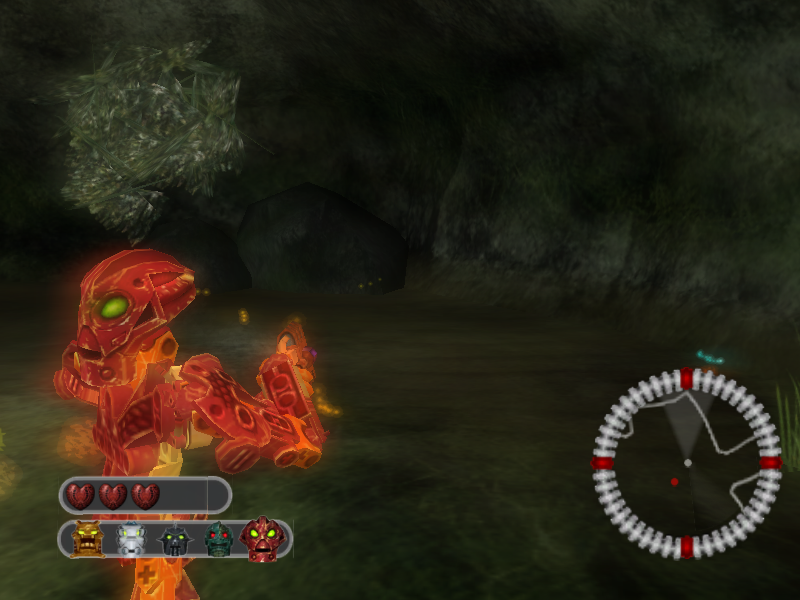The image size is (800, 600).
Task: Pick the green mask with red eyes
Action: click(x=218, y=540)
